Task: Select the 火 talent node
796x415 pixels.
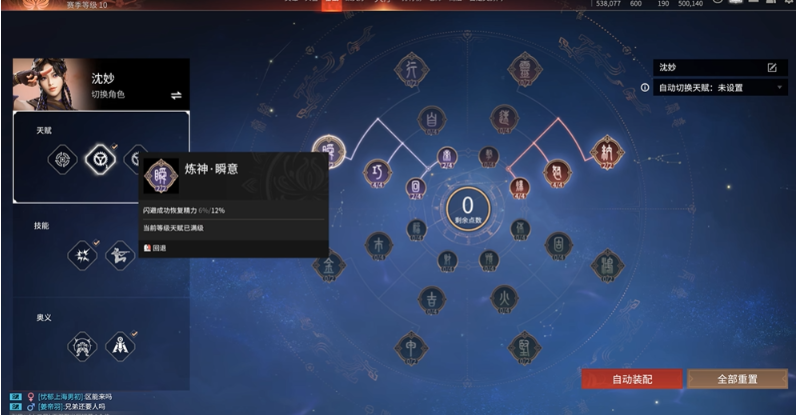Action: 504,297
